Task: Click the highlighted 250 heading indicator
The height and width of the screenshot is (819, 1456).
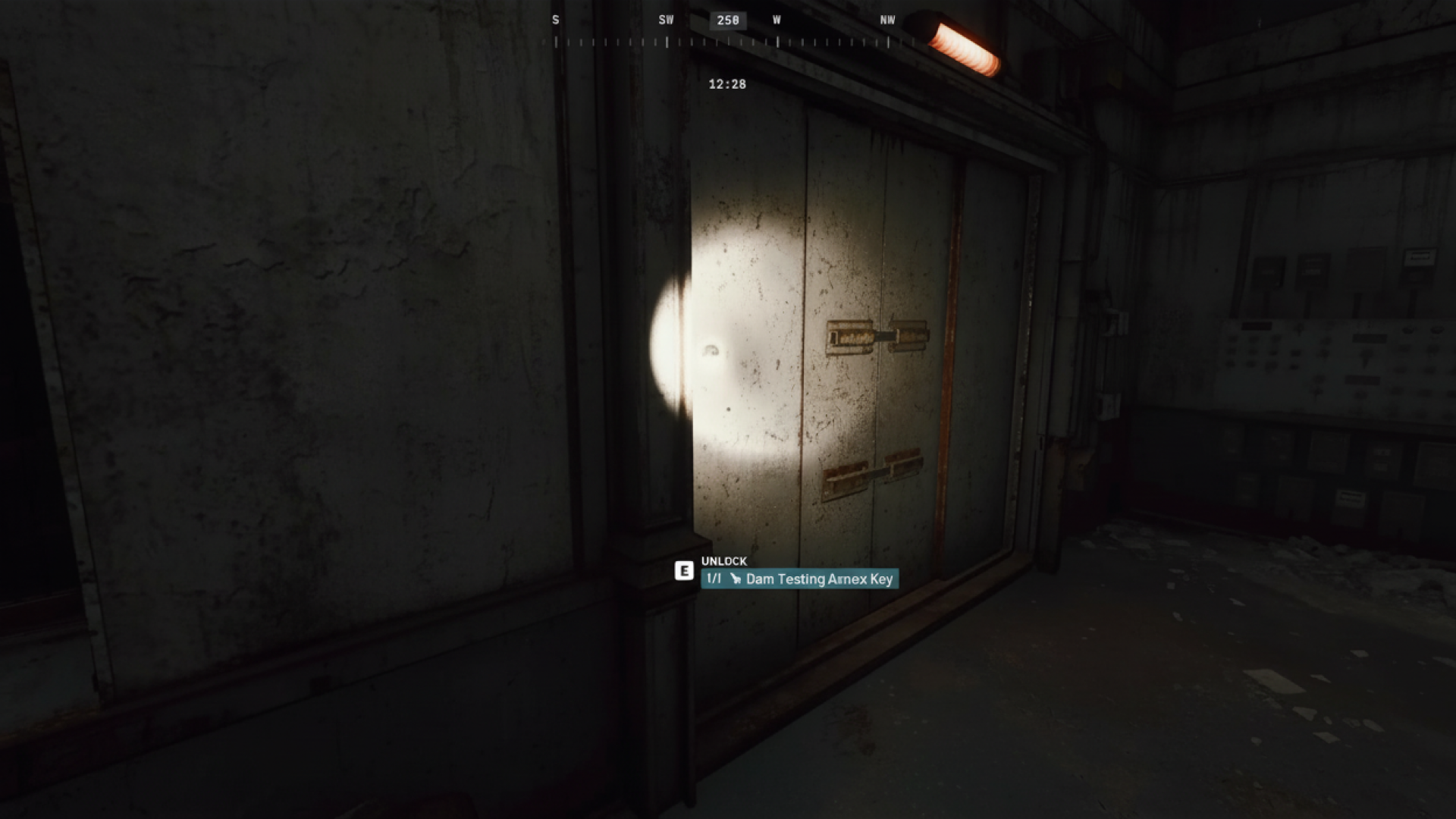Action: coord(726,20)
